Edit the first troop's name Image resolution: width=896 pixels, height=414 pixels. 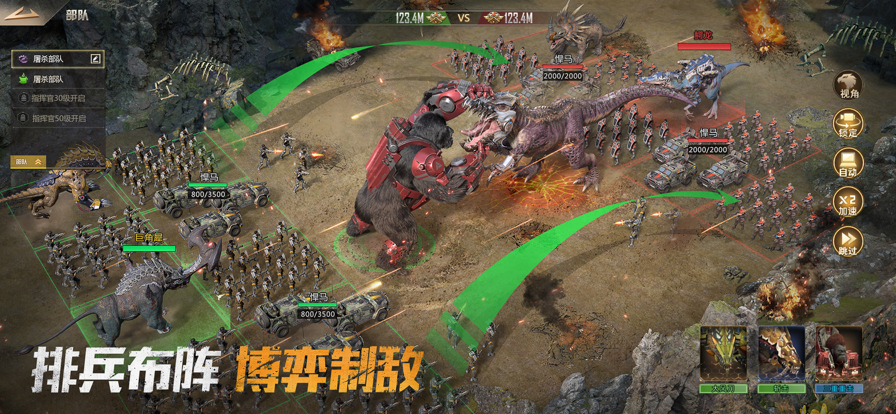pos(95,59)
